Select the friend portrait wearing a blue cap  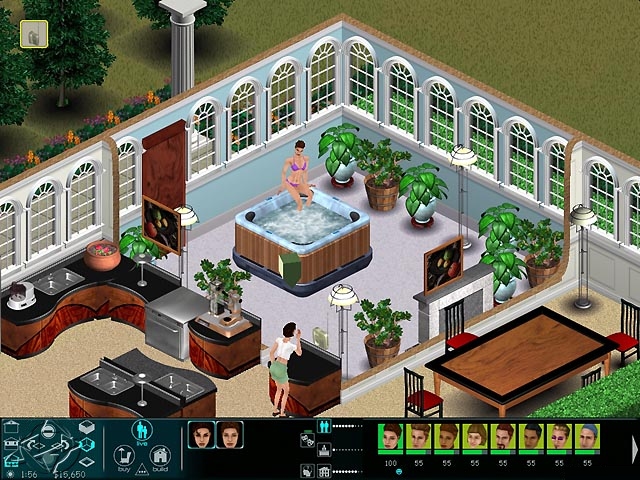coord(587,438)
